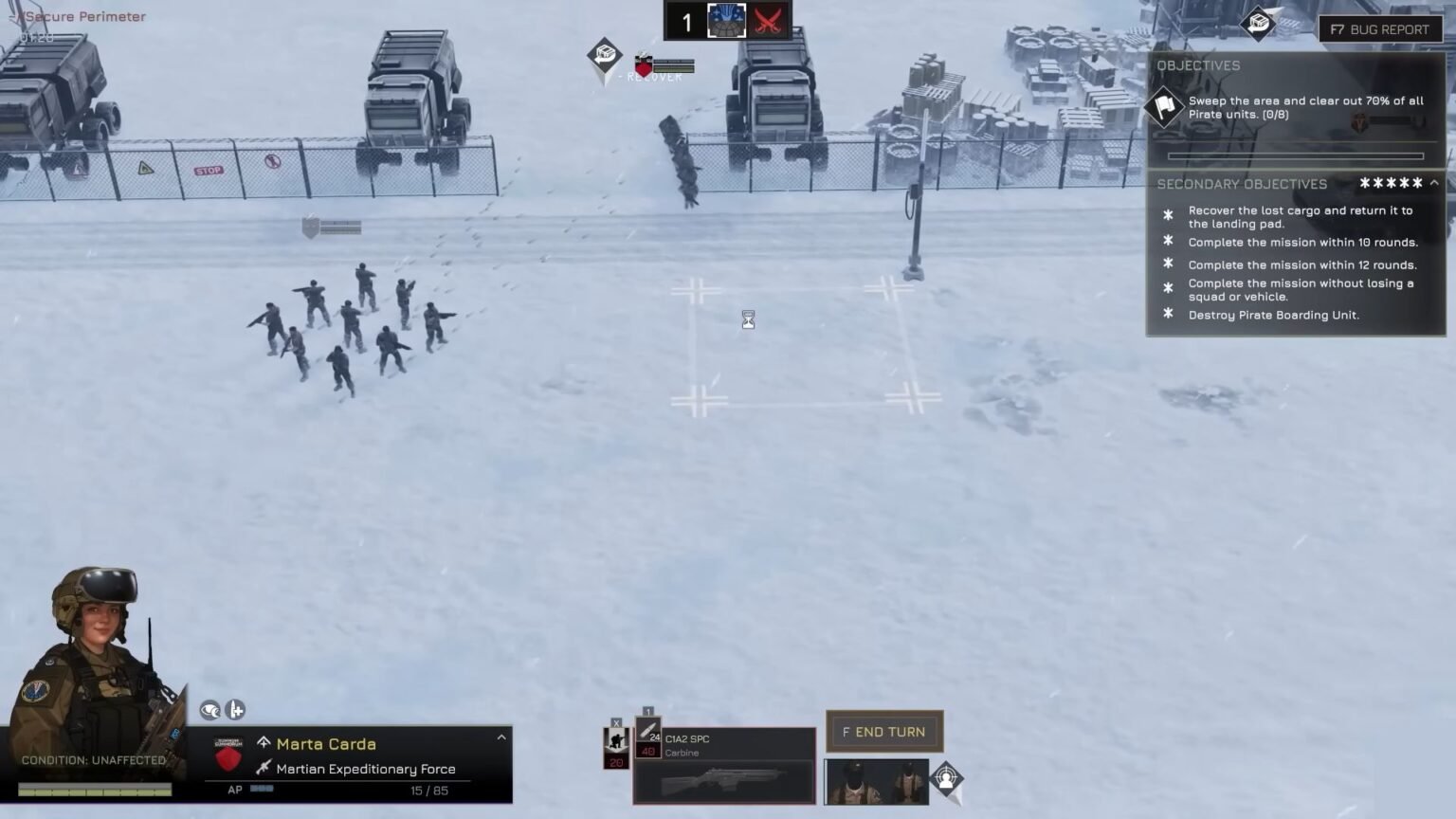The height and width of the screenshot is (819, 1456).
Task: Click the eye status icon above unit panel
Action: point(209,710)
